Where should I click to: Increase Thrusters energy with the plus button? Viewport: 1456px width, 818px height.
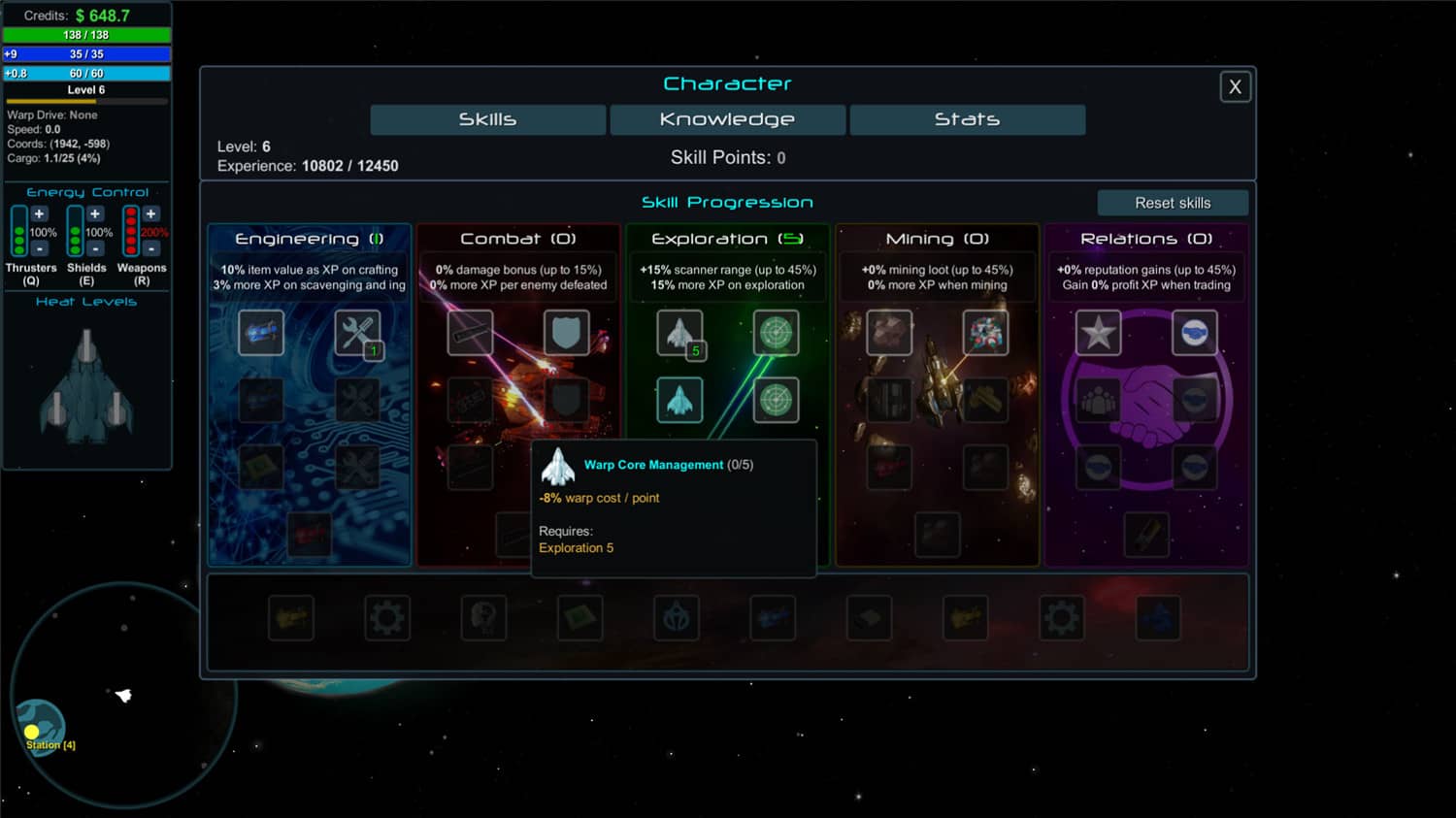(x=39, y=214)
